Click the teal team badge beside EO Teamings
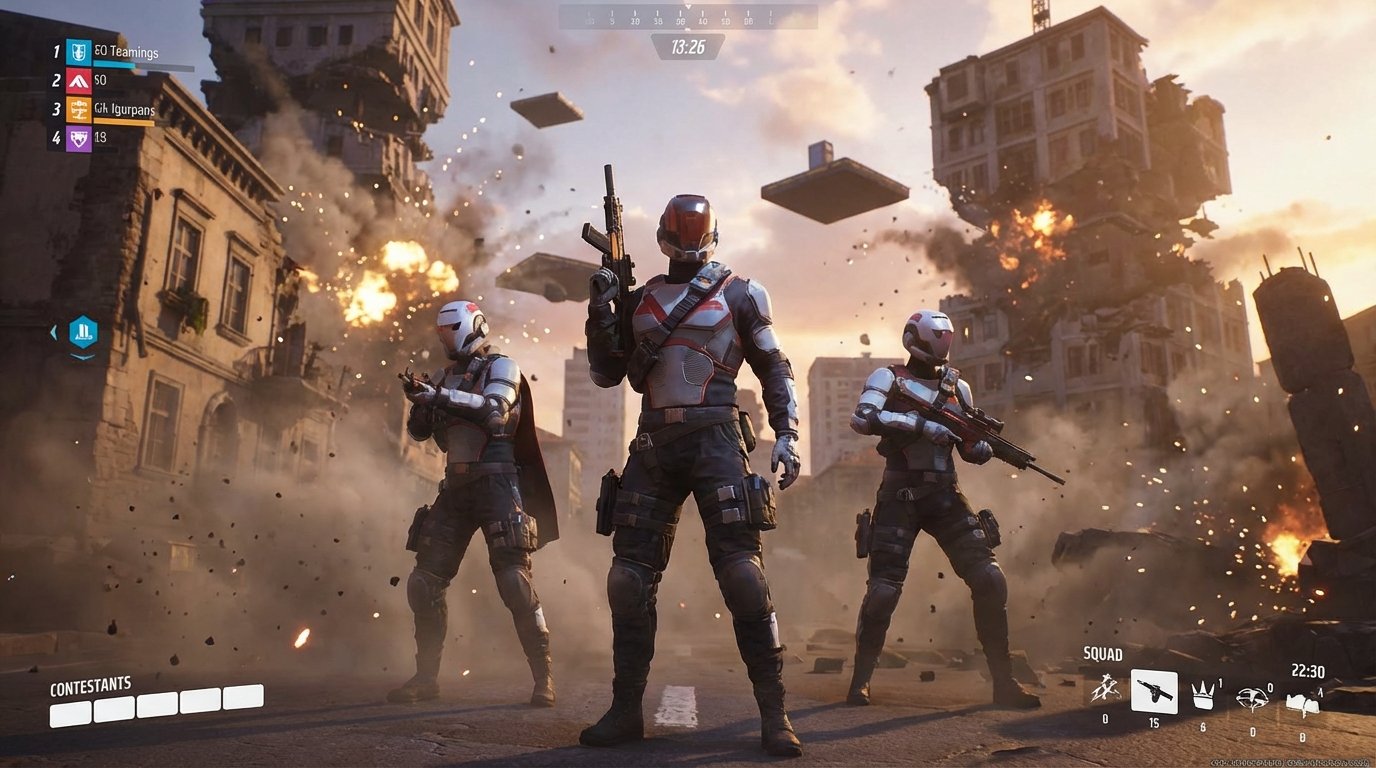This screenshot has width=1376, height=768. click(x=79, y=52)
